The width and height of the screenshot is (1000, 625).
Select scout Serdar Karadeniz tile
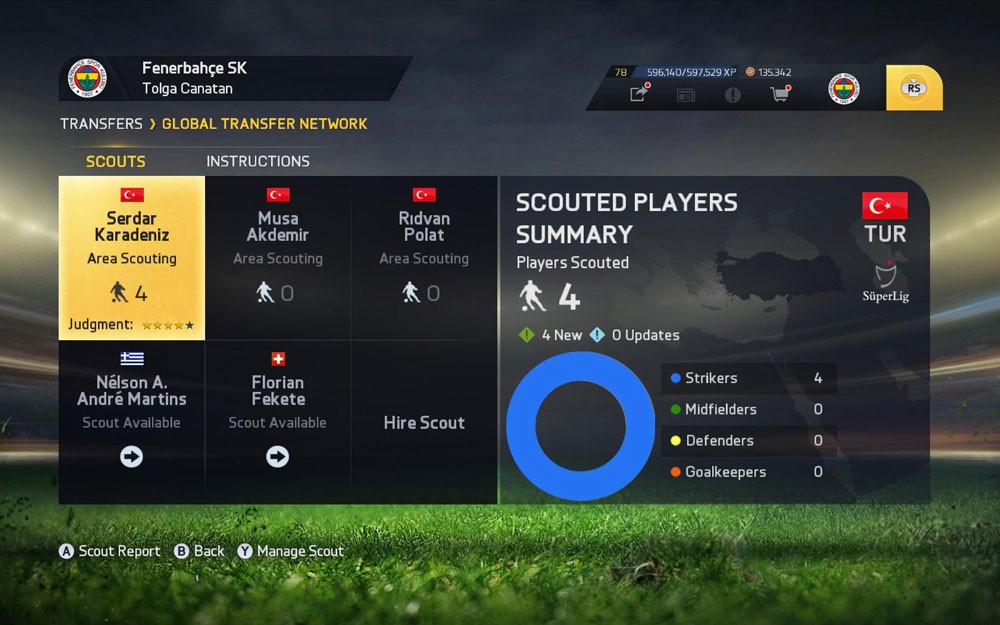[x=132, y=258]
